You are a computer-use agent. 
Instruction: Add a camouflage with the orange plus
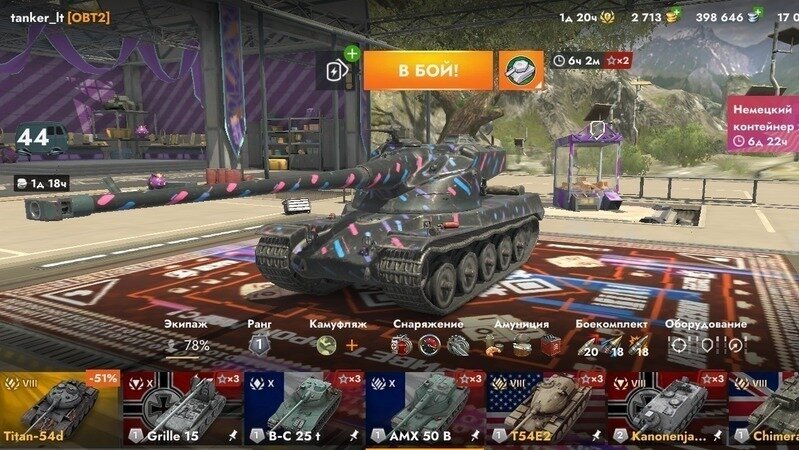351,345
